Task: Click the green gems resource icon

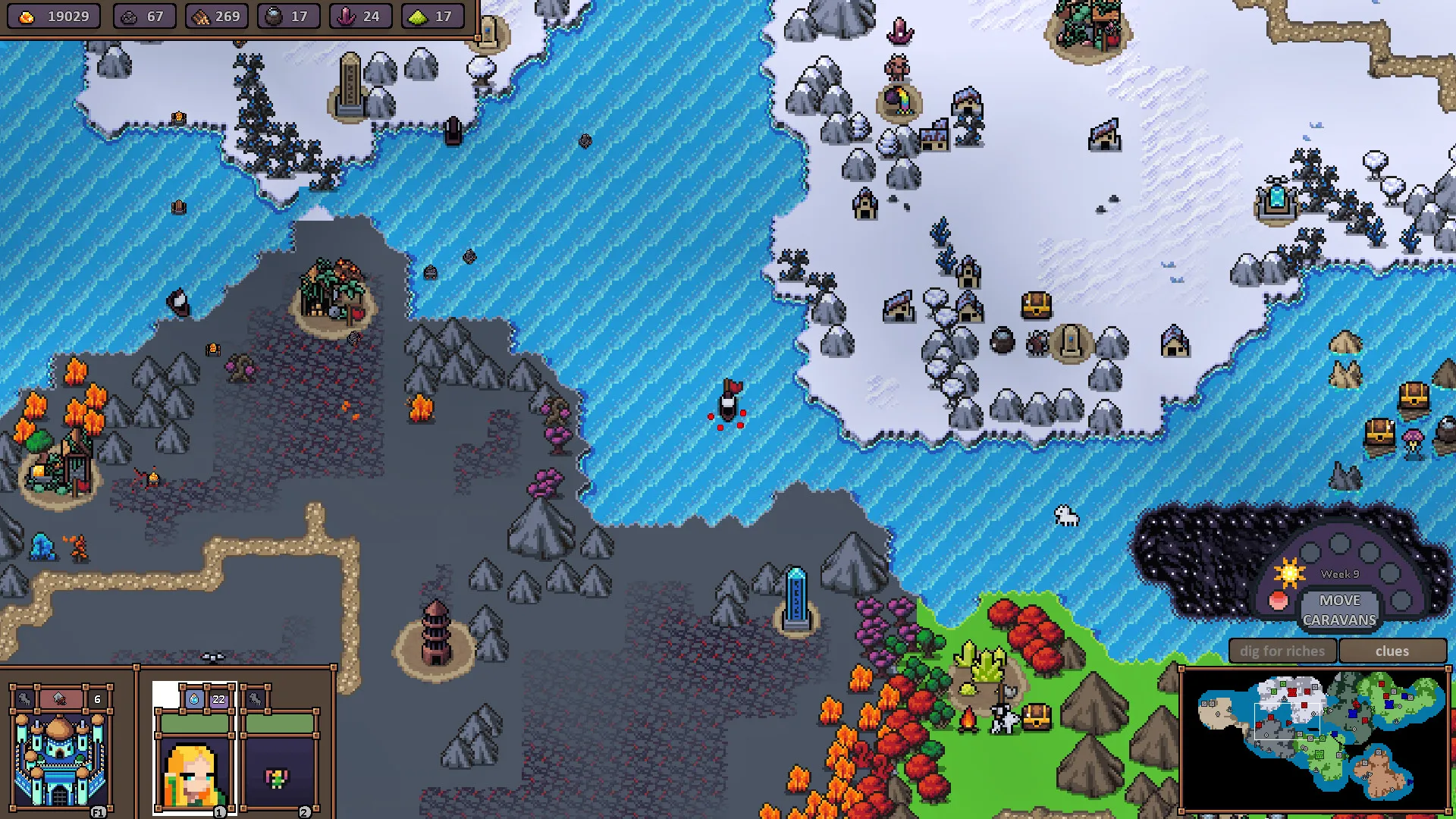Action: coord(416,15)
